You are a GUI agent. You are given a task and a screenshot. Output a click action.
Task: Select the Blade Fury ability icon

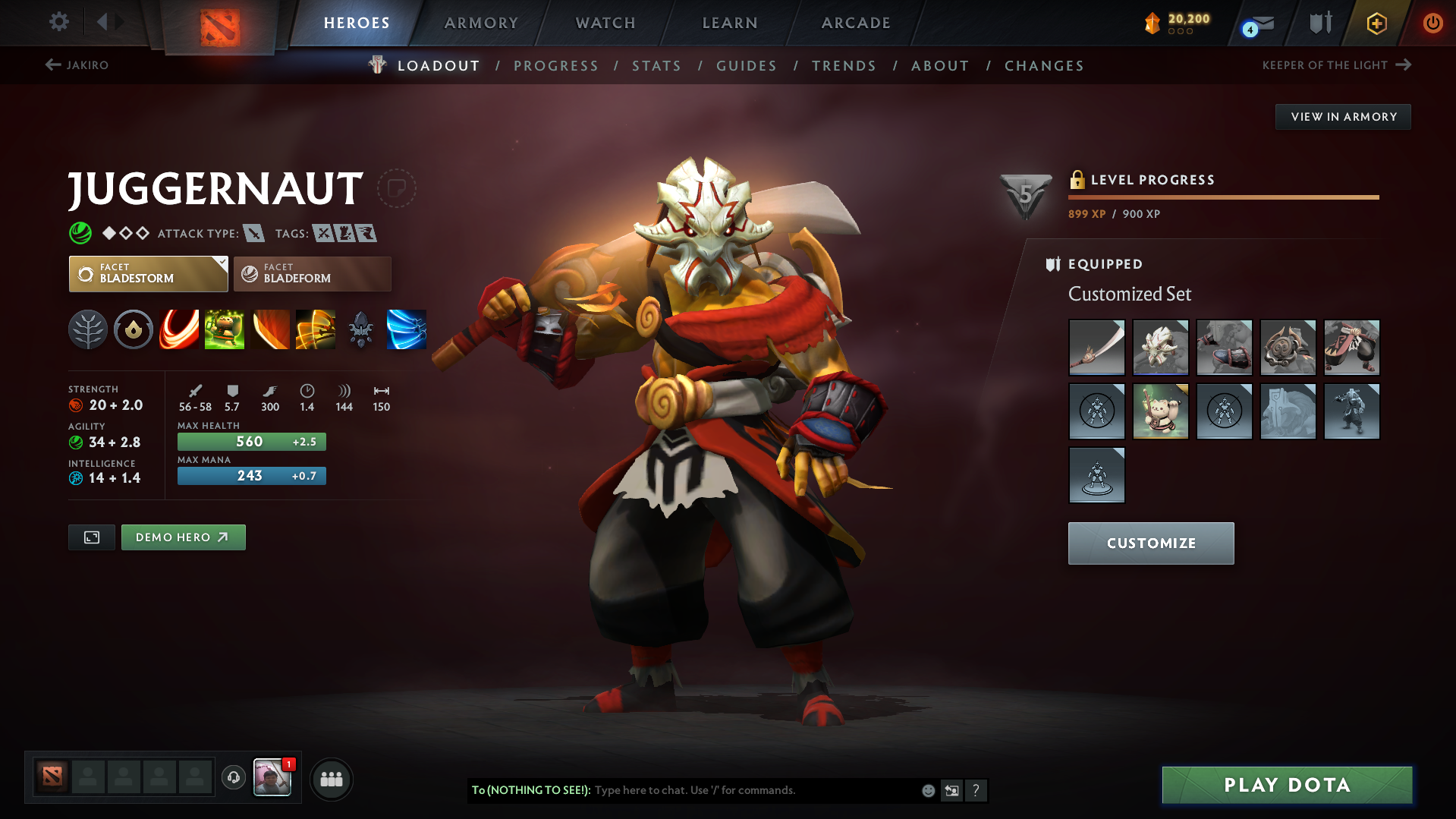179,329
